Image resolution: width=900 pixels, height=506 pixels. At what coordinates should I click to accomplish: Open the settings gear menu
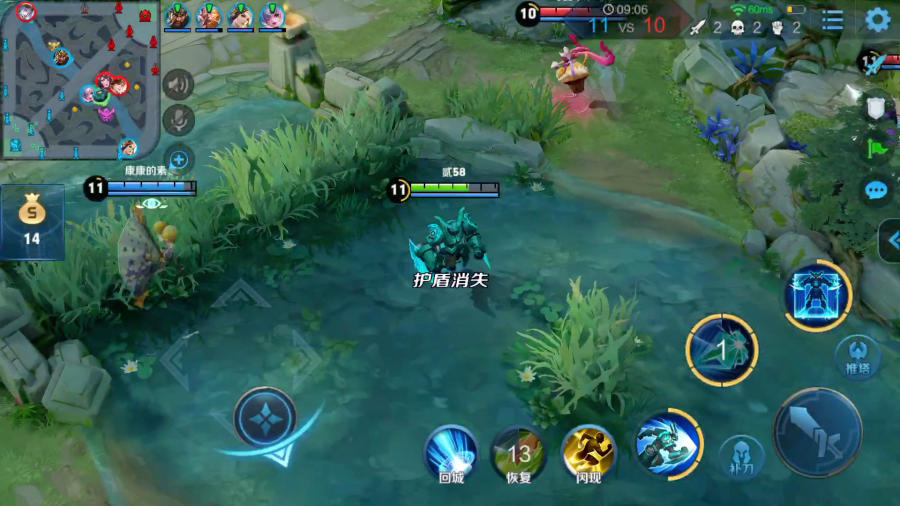877,19
